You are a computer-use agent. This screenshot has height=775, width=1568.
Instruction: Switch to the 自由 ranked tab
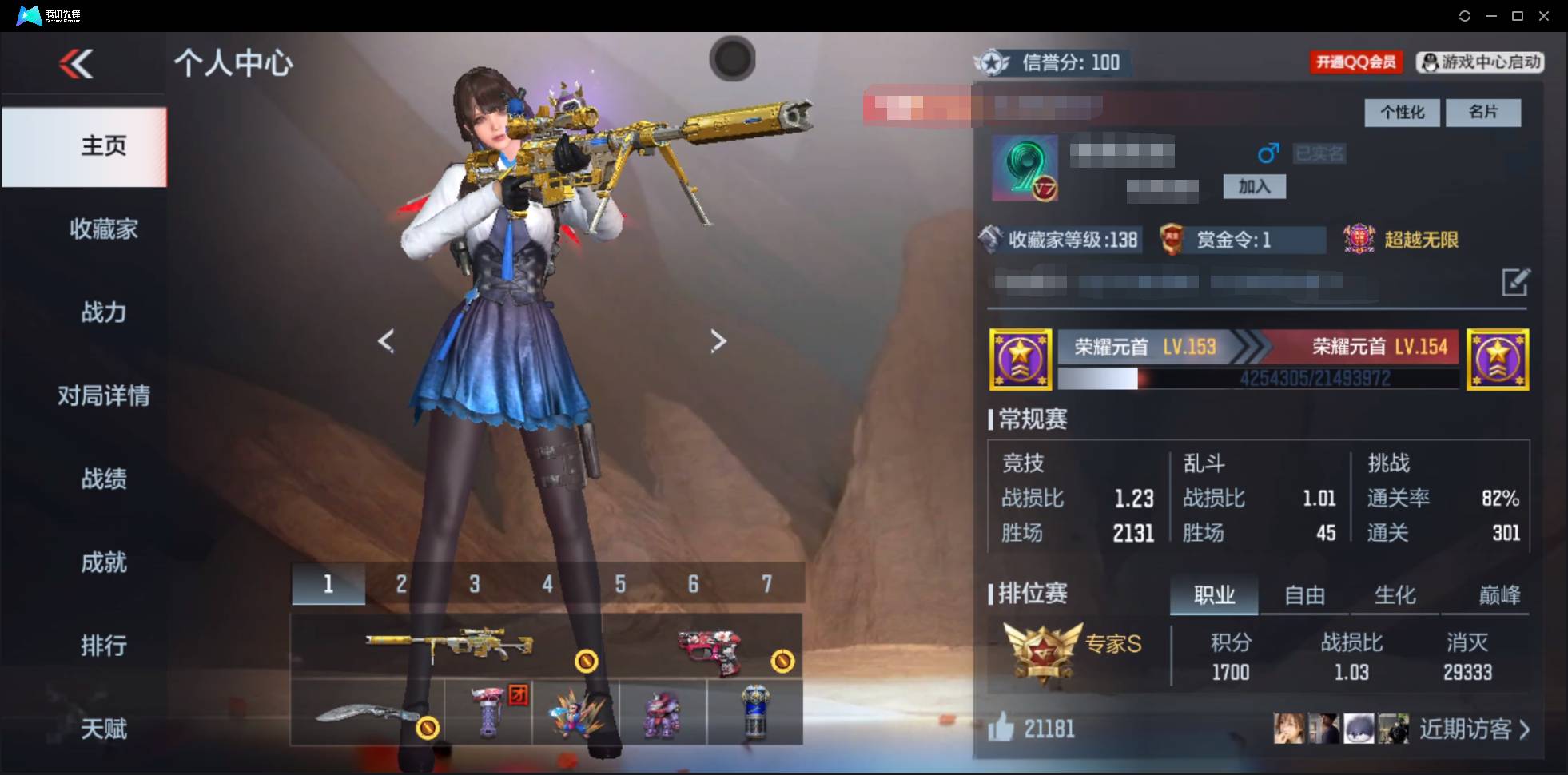[x=1306, y=594]
